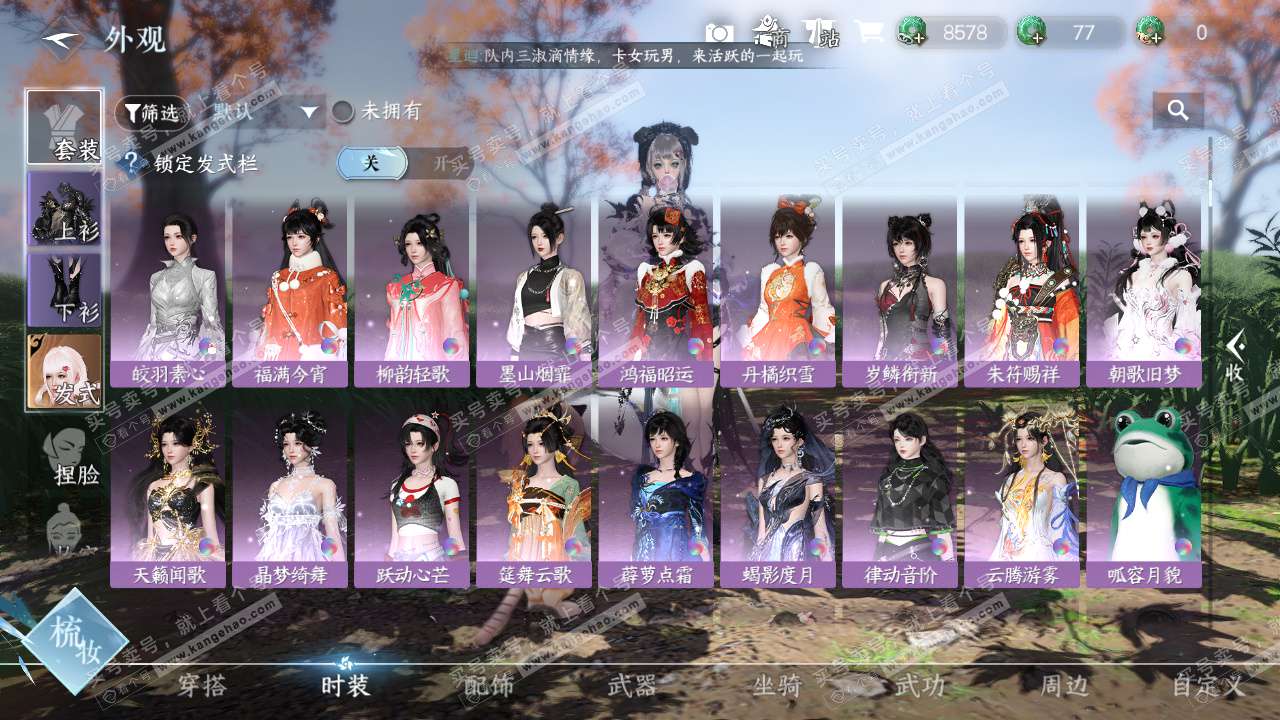This screenshot has height=720, width=1280.
Task: Switch to the 坐骑 mounts tab
Action: pos(777,686)
